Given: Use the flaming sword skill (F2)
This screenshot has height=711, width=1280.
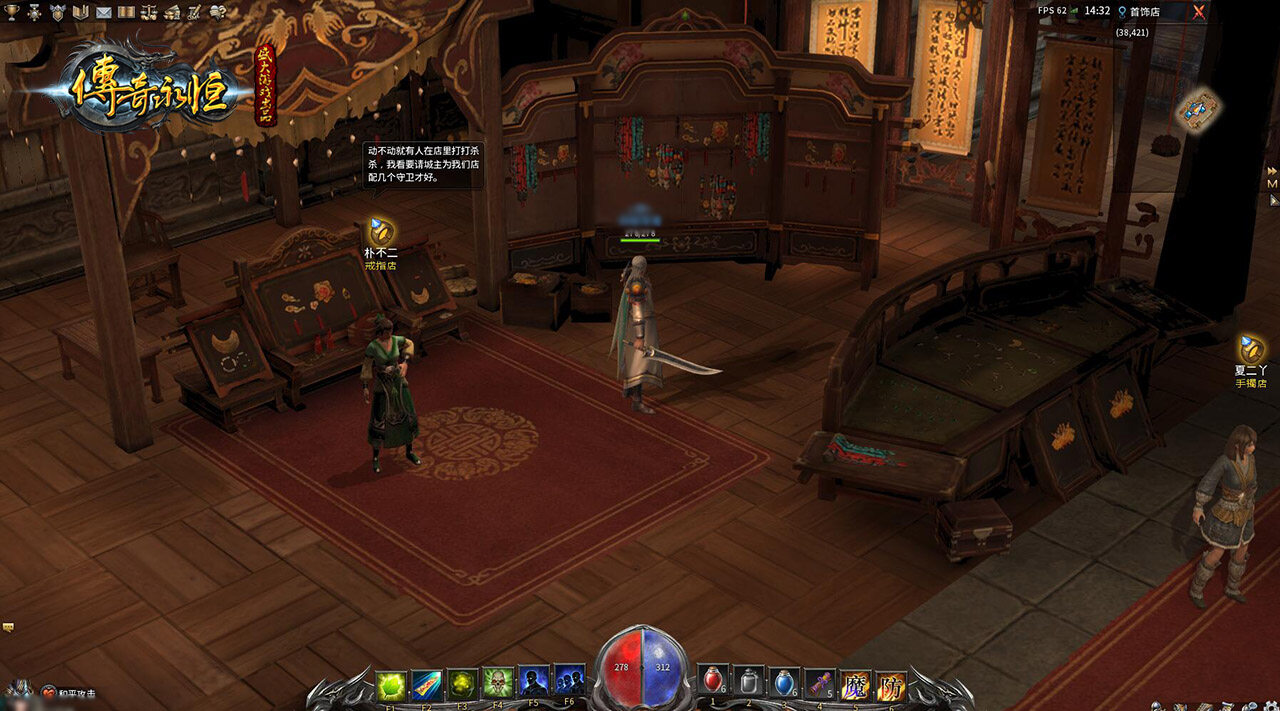Looking at the screenshot, I should tap(427, 684).
